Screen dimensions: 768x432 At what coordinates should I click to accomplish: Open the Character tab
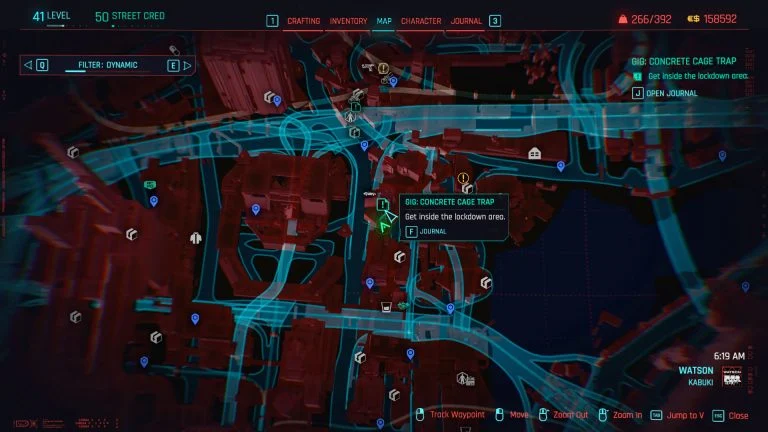click(421, 21)
